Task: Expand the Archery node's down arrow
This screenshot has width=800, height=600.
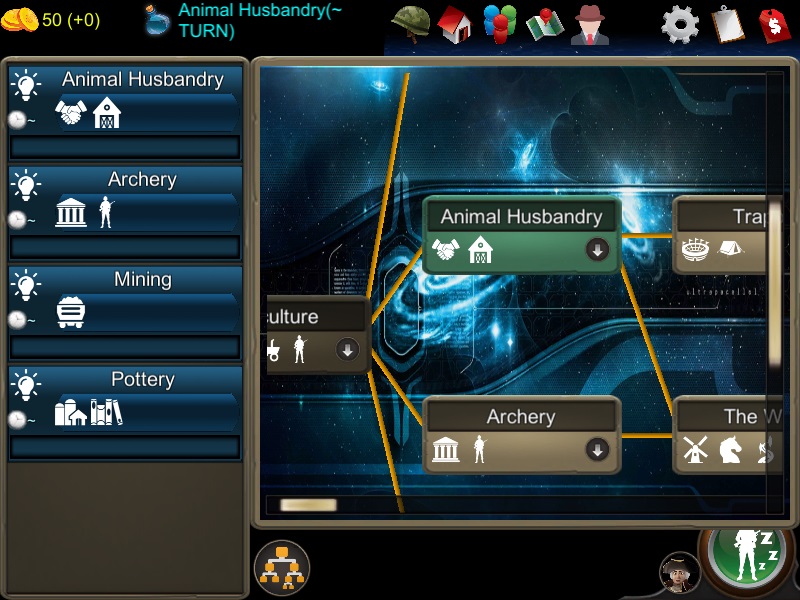Action: pyautogui.click(x=598, y=450)
